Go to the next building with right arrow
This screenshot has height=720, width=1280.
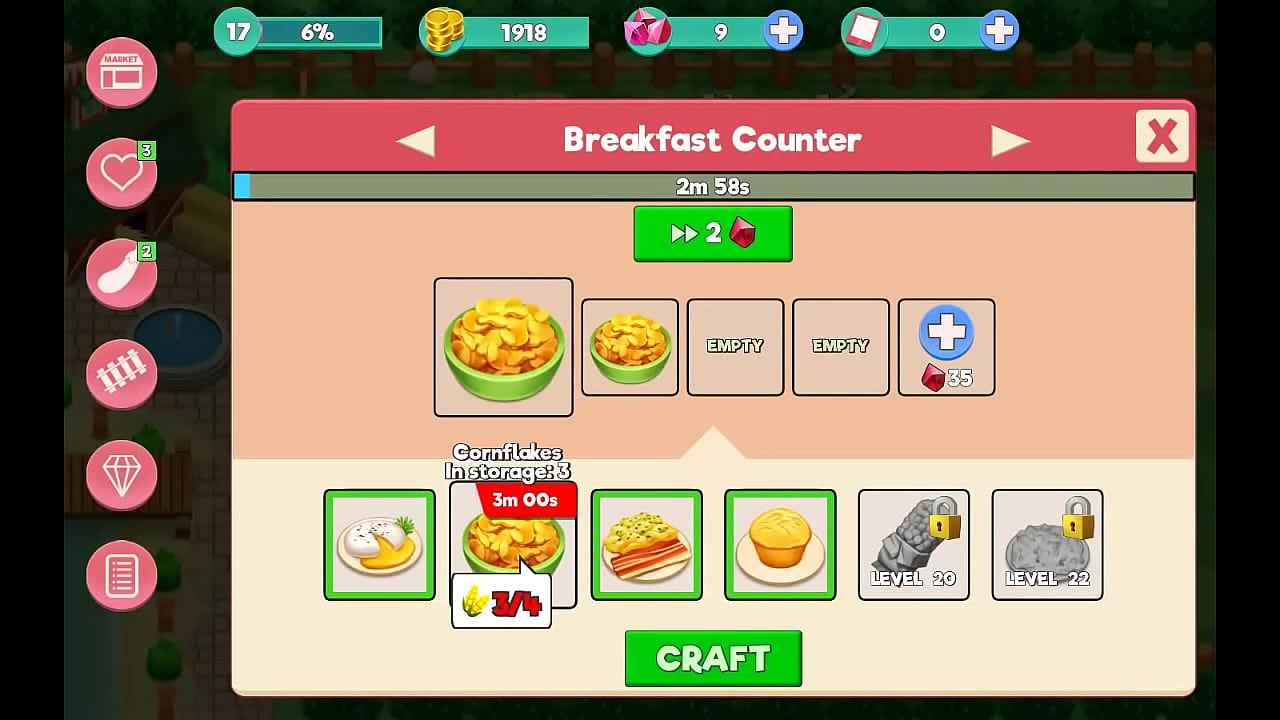1013,139
